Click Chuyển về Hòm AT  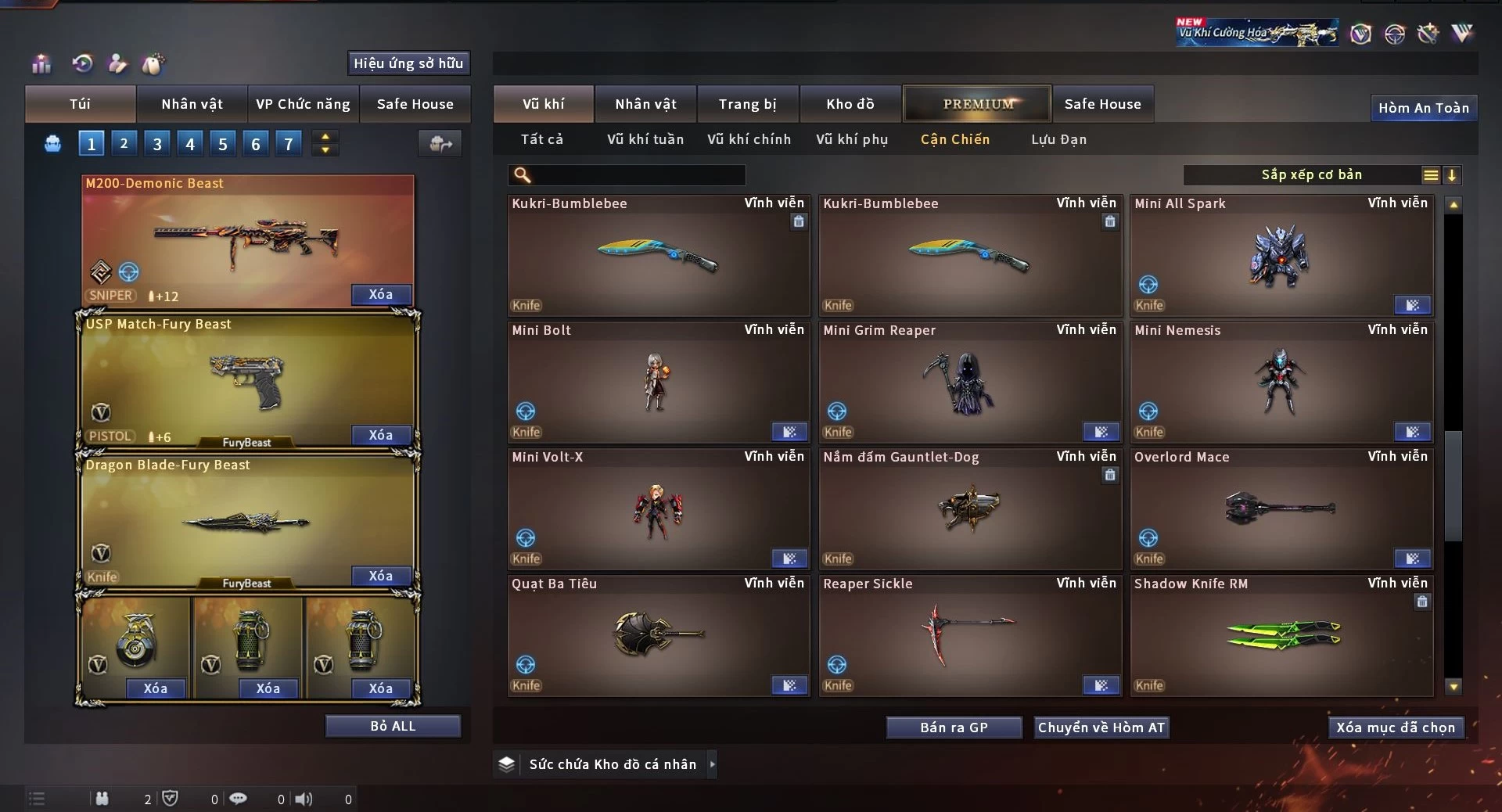coord(1101,728)
